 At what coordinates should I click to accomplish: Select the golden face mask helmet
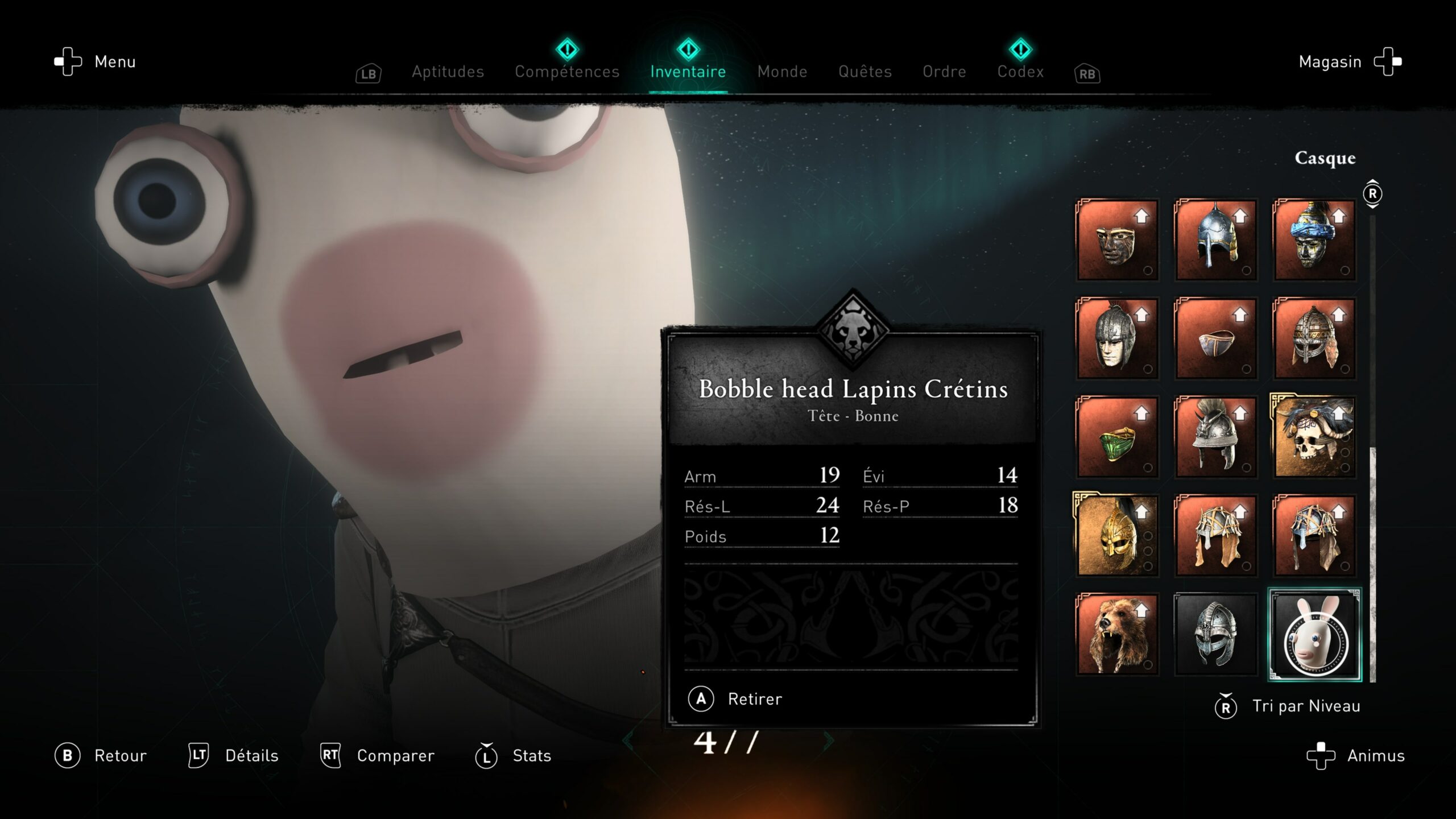coord(1116,240)
